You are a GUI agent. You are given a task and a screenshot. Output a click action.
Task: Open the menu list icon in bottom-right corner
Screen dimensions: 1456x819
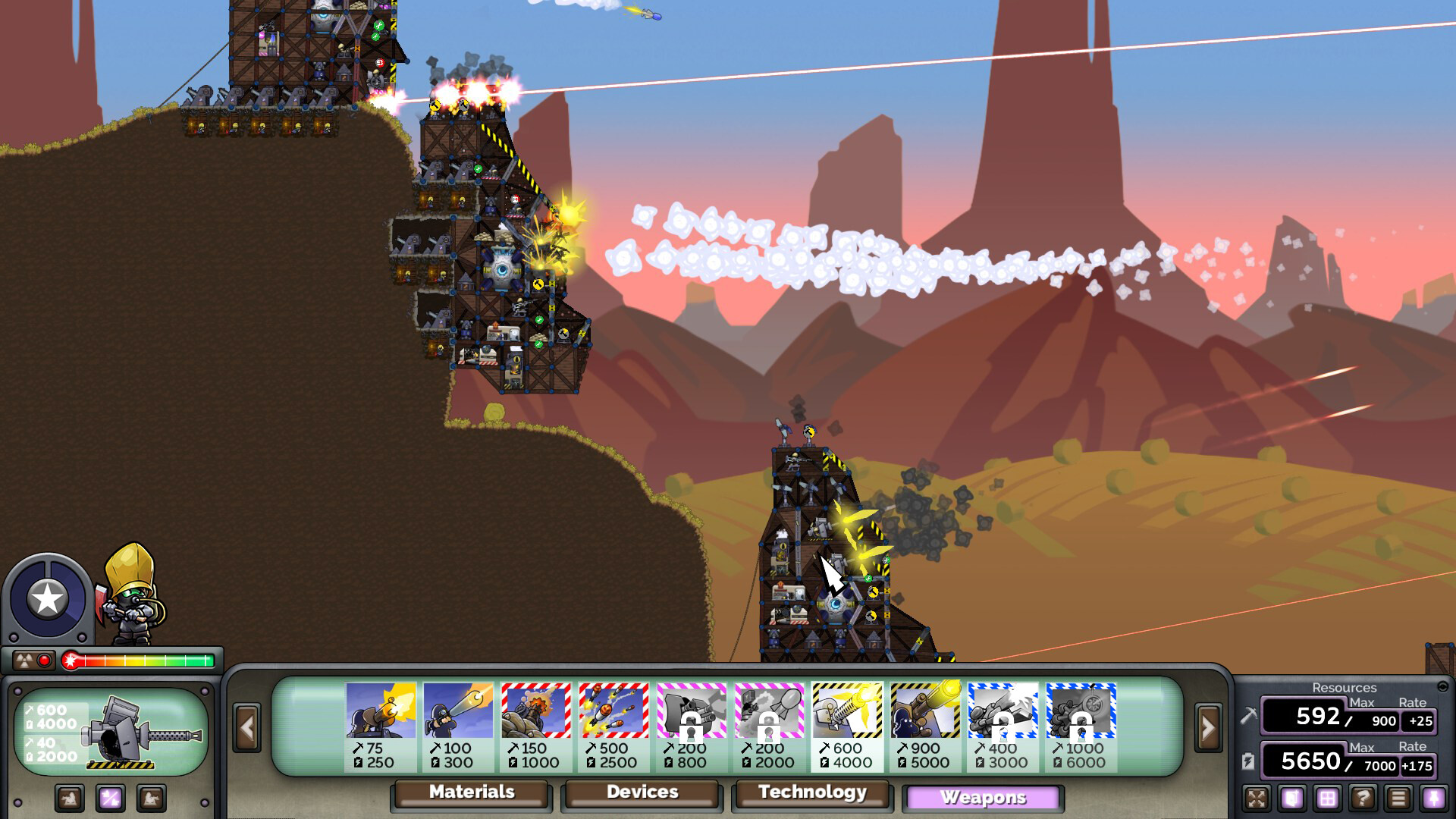pyautogui.click(x=1398, y=799)
